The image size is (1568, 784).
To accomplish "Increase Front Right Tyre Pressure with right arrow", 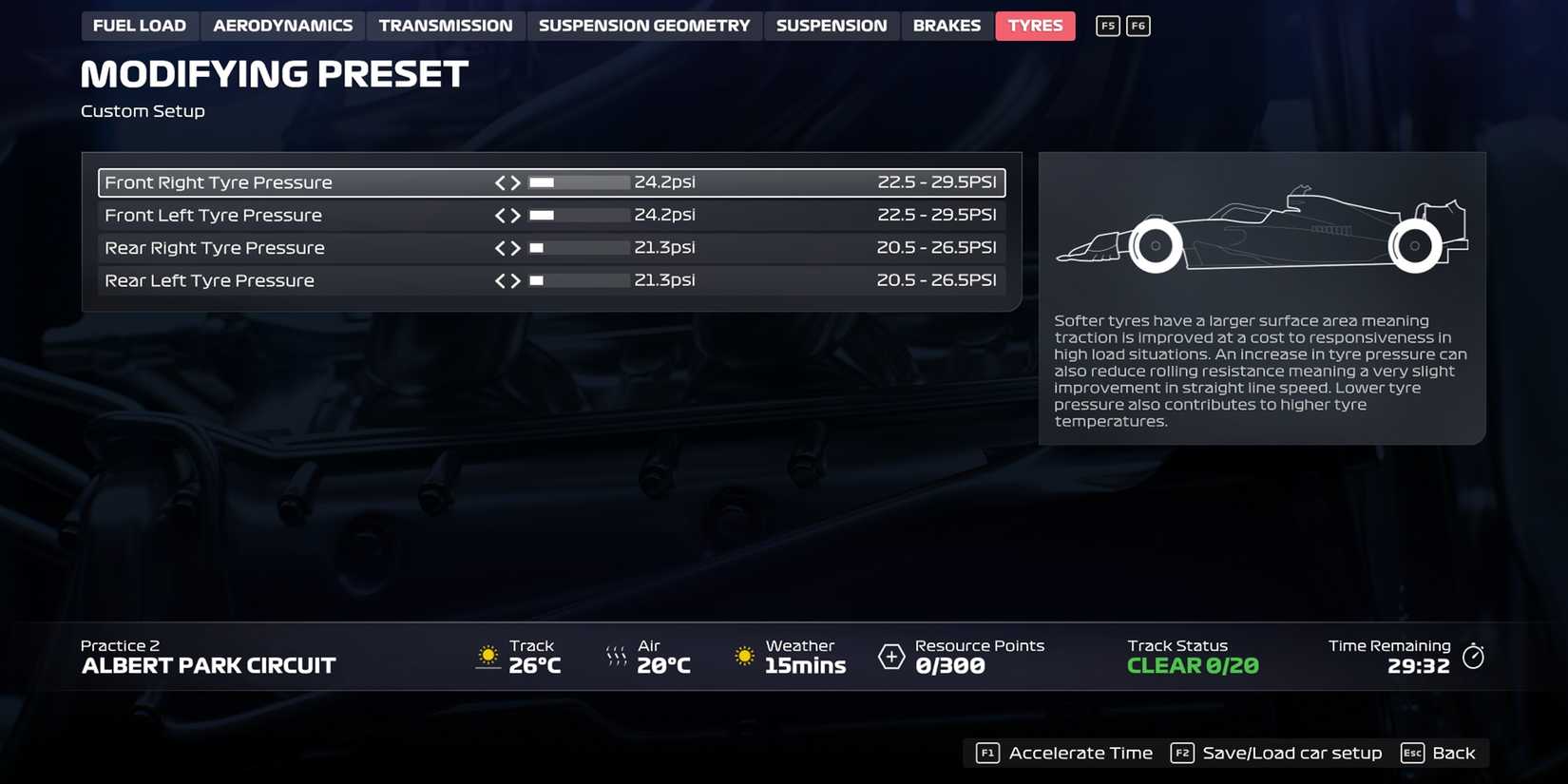I will [x=516, y=182].
